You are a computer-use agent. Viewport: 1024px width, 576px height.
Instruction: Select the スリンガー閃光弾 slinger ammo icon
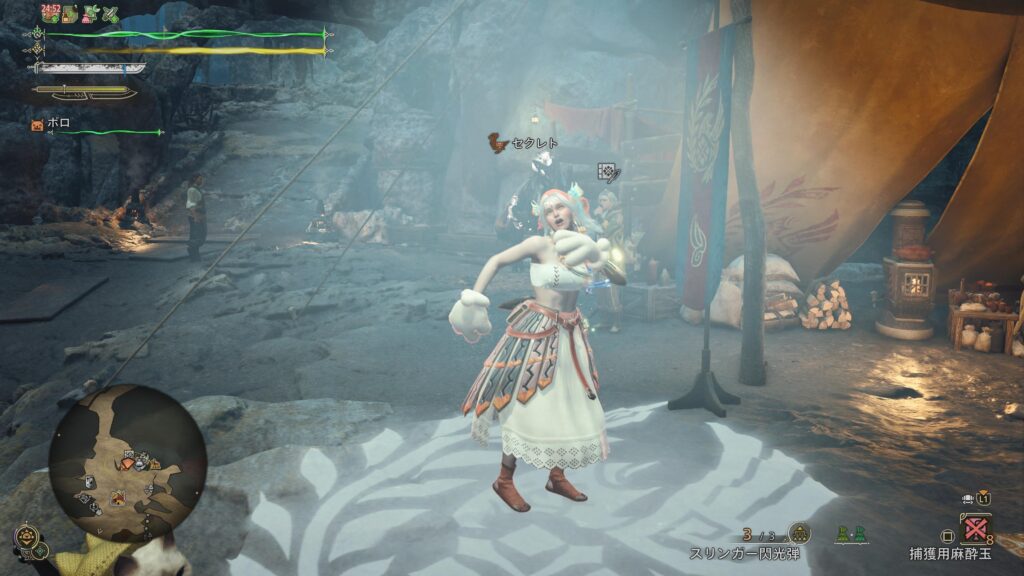pos(799,533)
